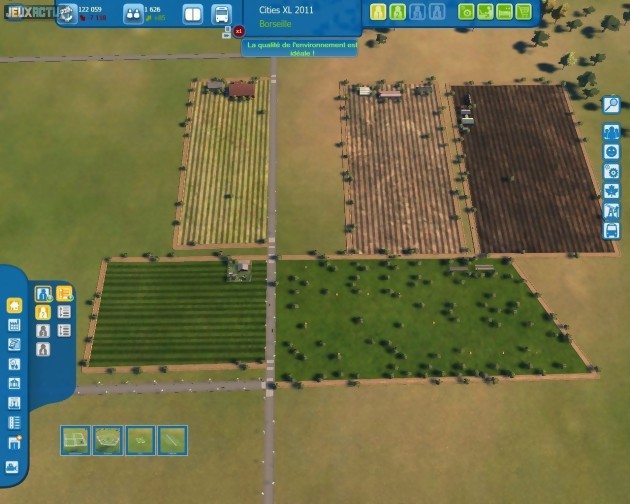Show the leaf environment overlay
630x504 pixels.
pyautogui.click(x=611, y=191)
